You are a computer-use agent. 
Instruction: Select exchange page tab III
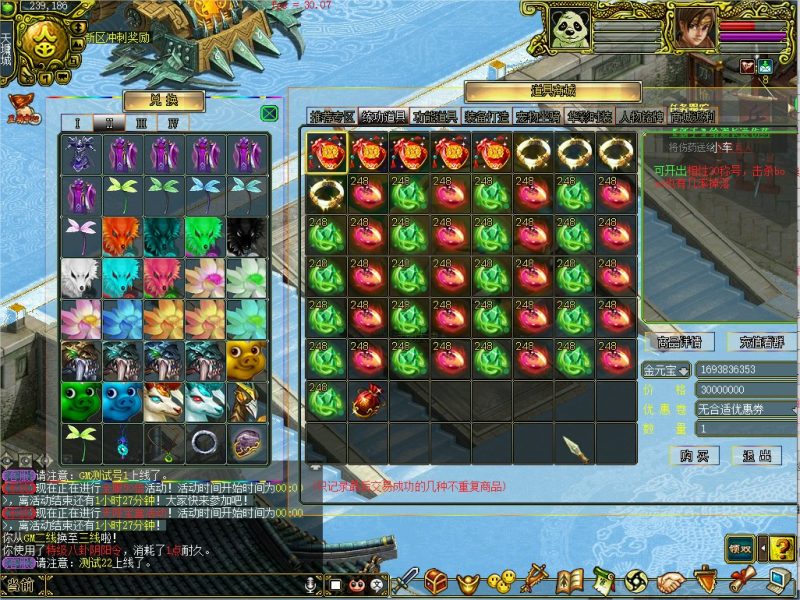(141, 123)
